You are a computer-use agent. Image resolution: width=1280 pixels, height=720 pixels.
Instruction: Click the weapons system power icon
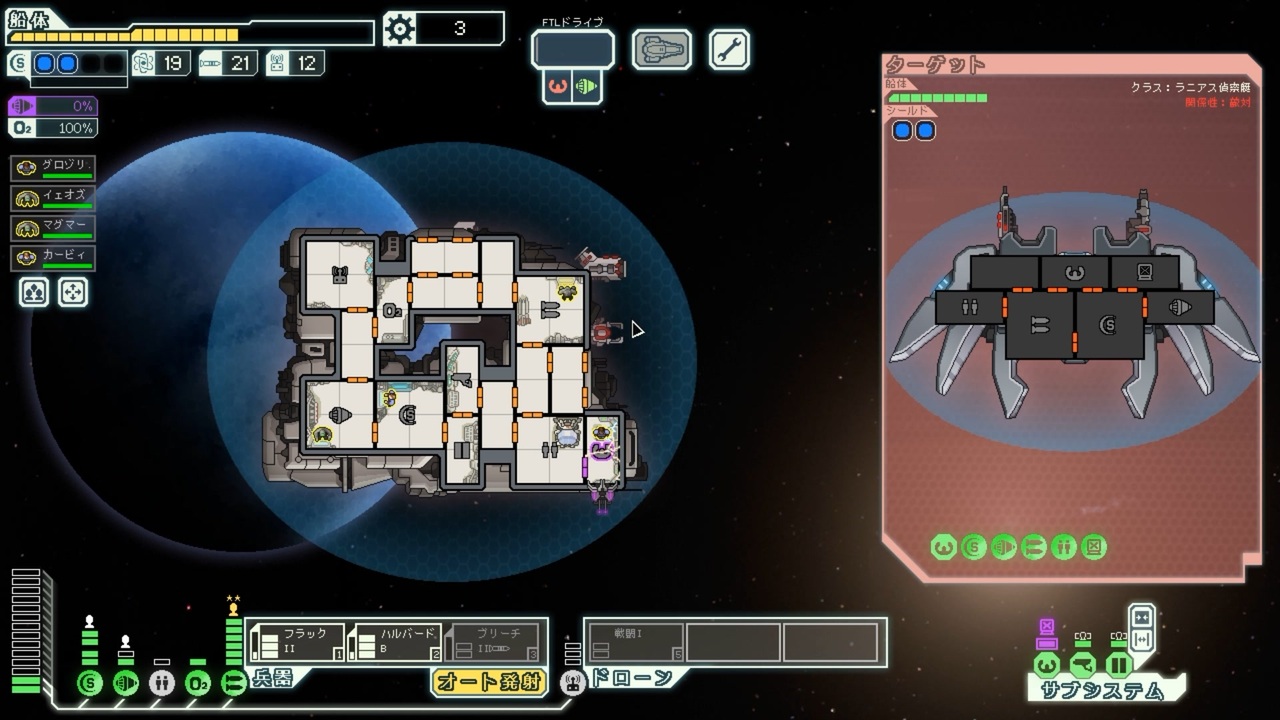click(x=234, y=683)
